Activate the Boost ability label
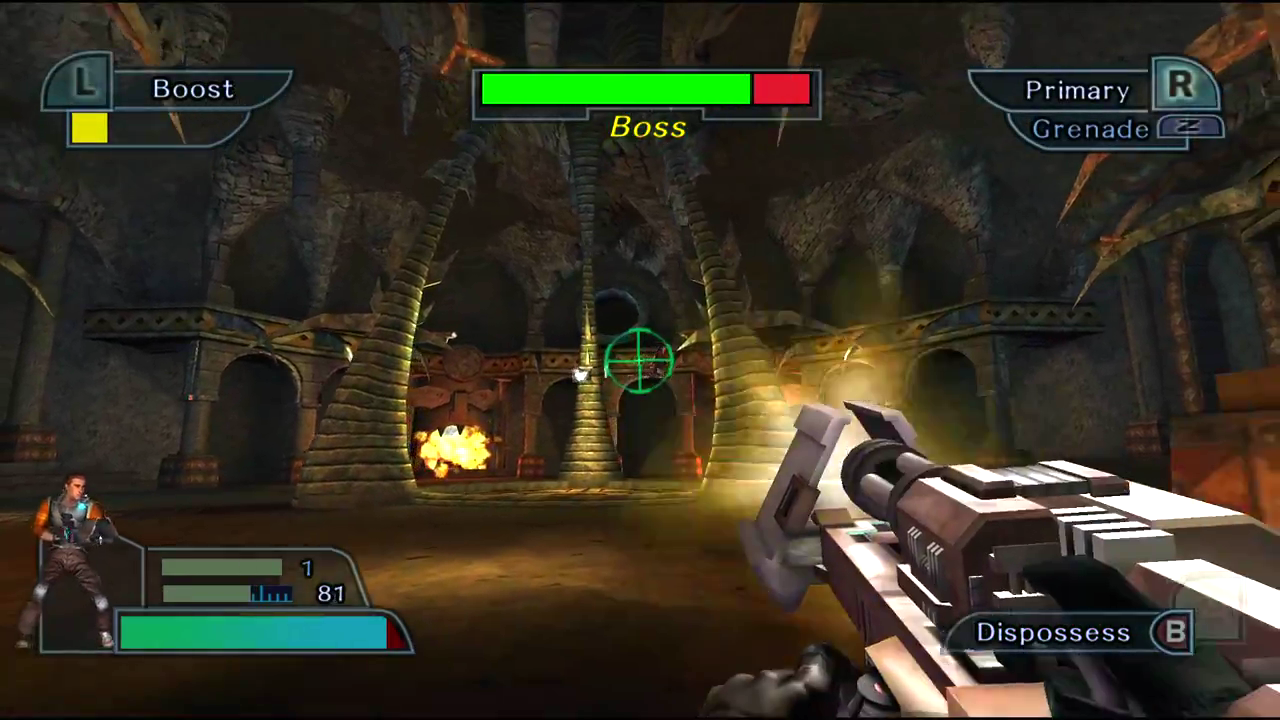 (193, 89)
